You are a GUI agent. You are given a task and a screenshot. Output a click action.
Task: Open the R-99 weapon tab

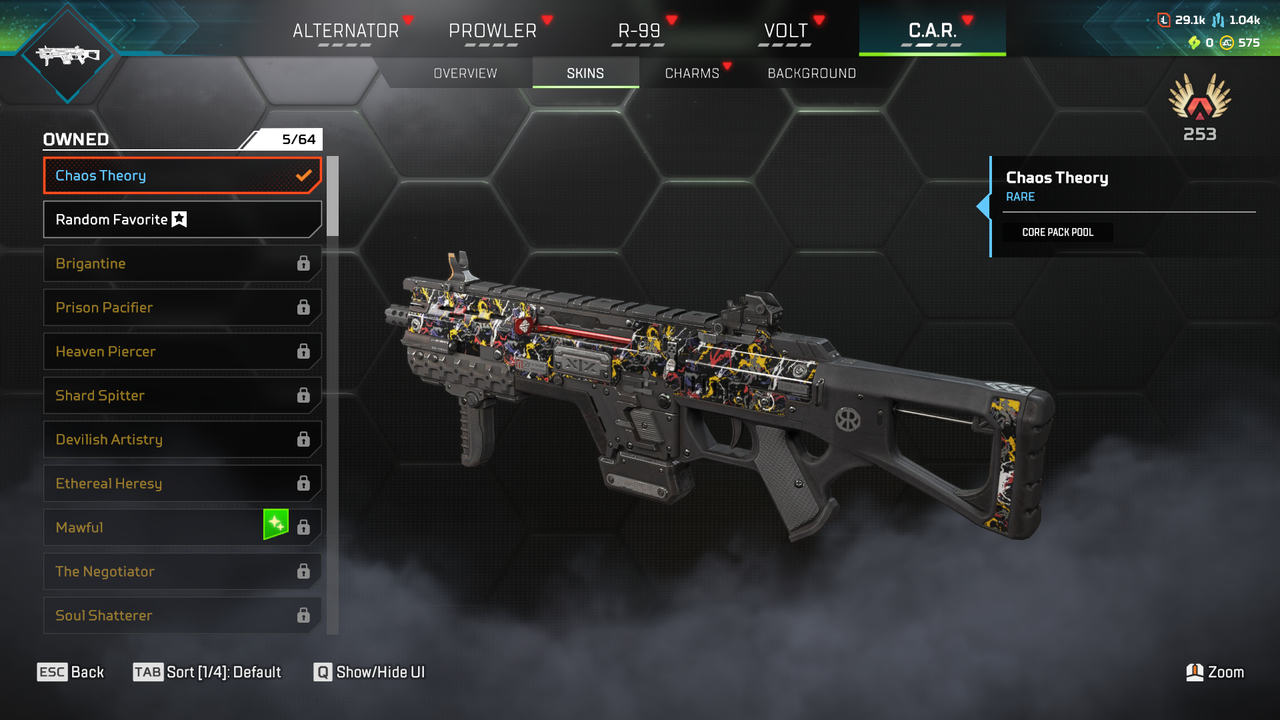pos(639,31)
